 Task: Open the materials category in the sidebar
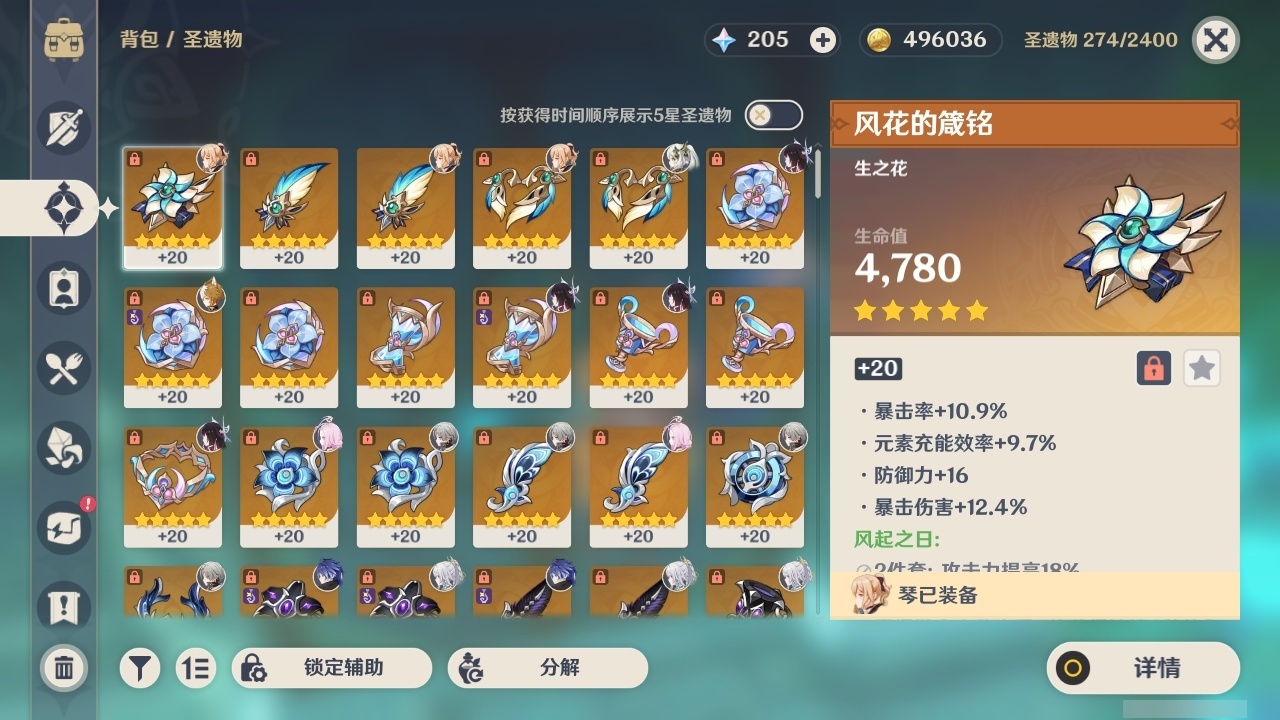[64, 448]
